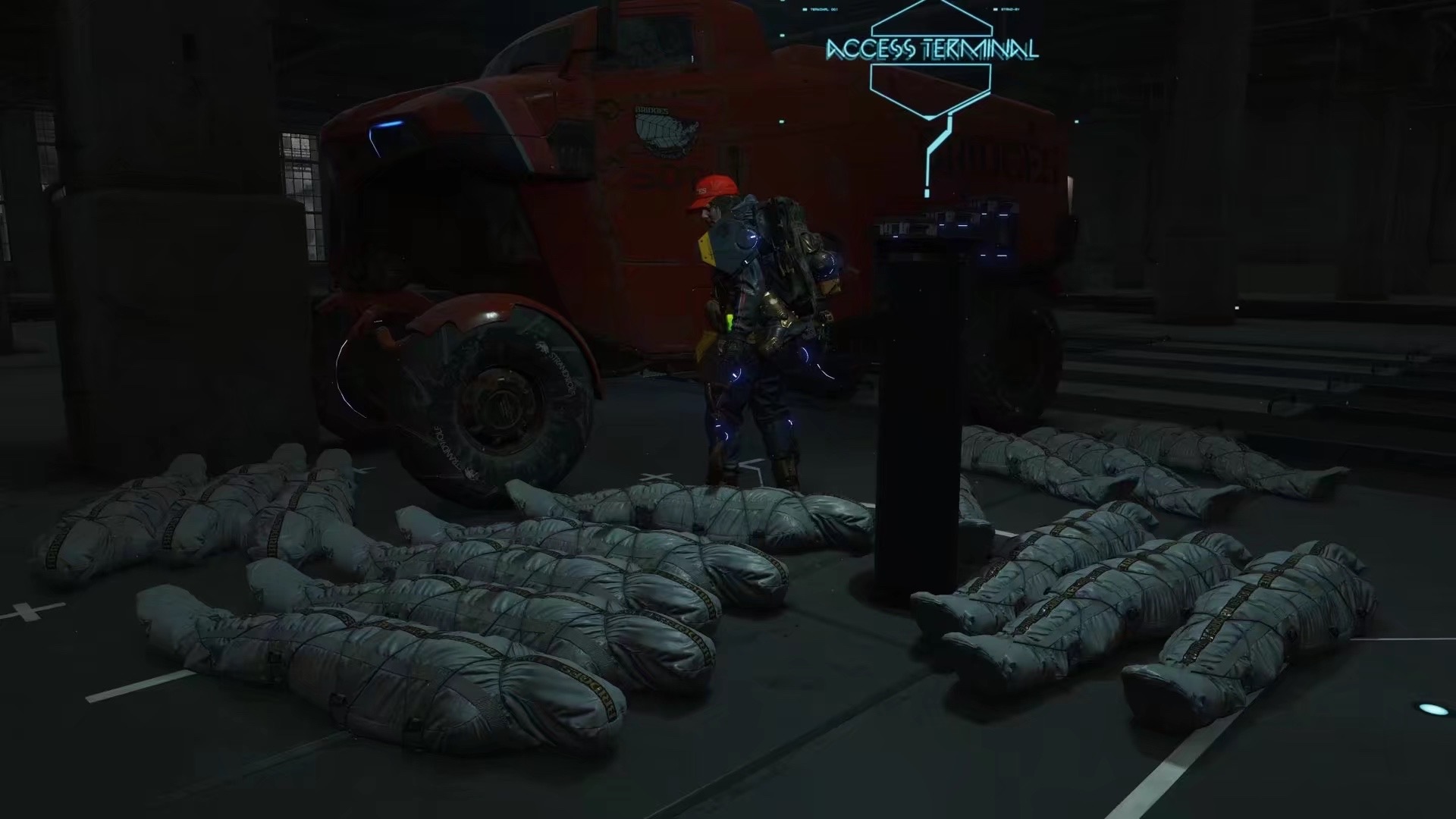
Task: Select the Access Terminal hologram label
Action: 931,50
